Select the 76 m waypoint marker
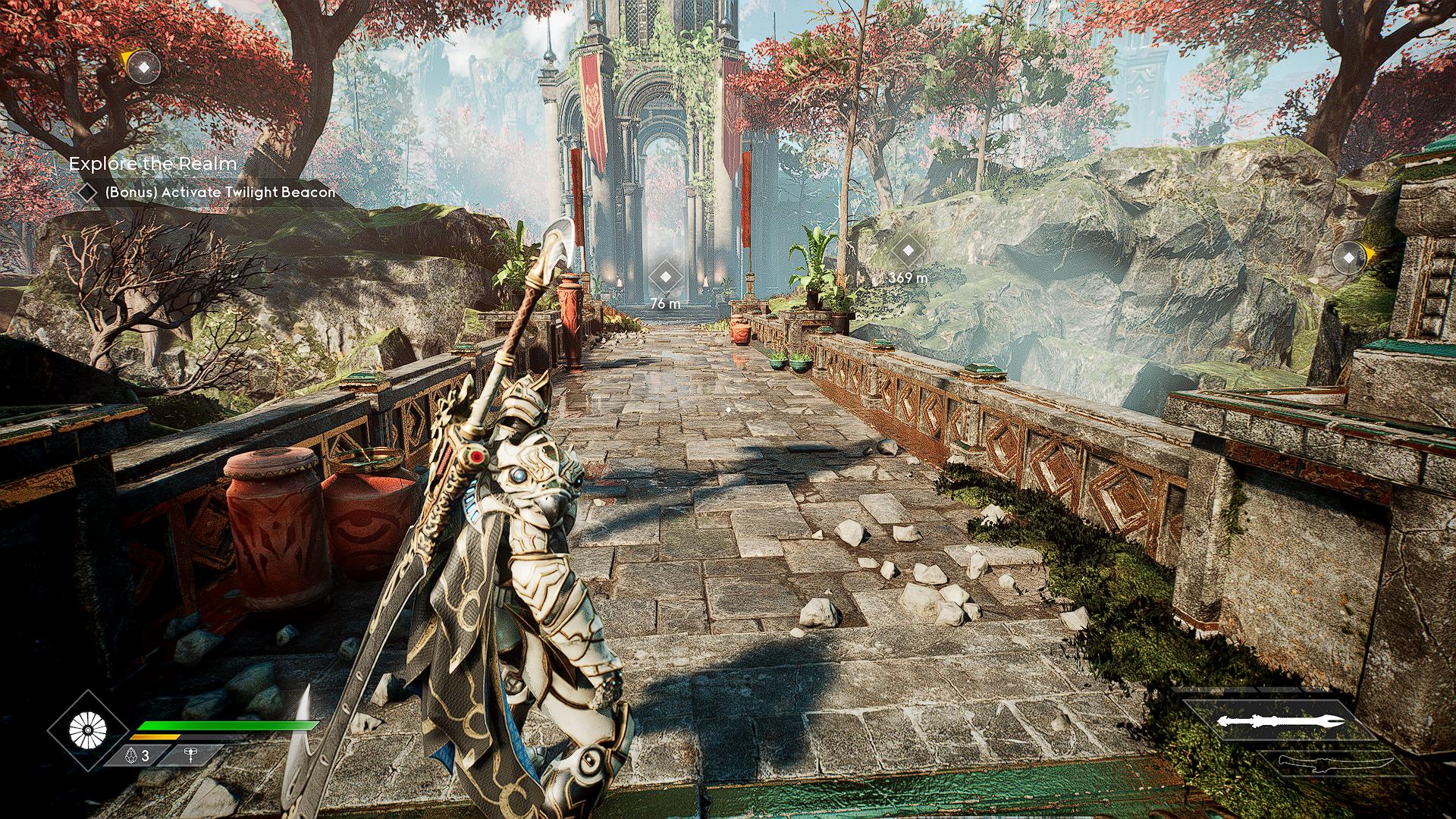 tap(665, 277)
